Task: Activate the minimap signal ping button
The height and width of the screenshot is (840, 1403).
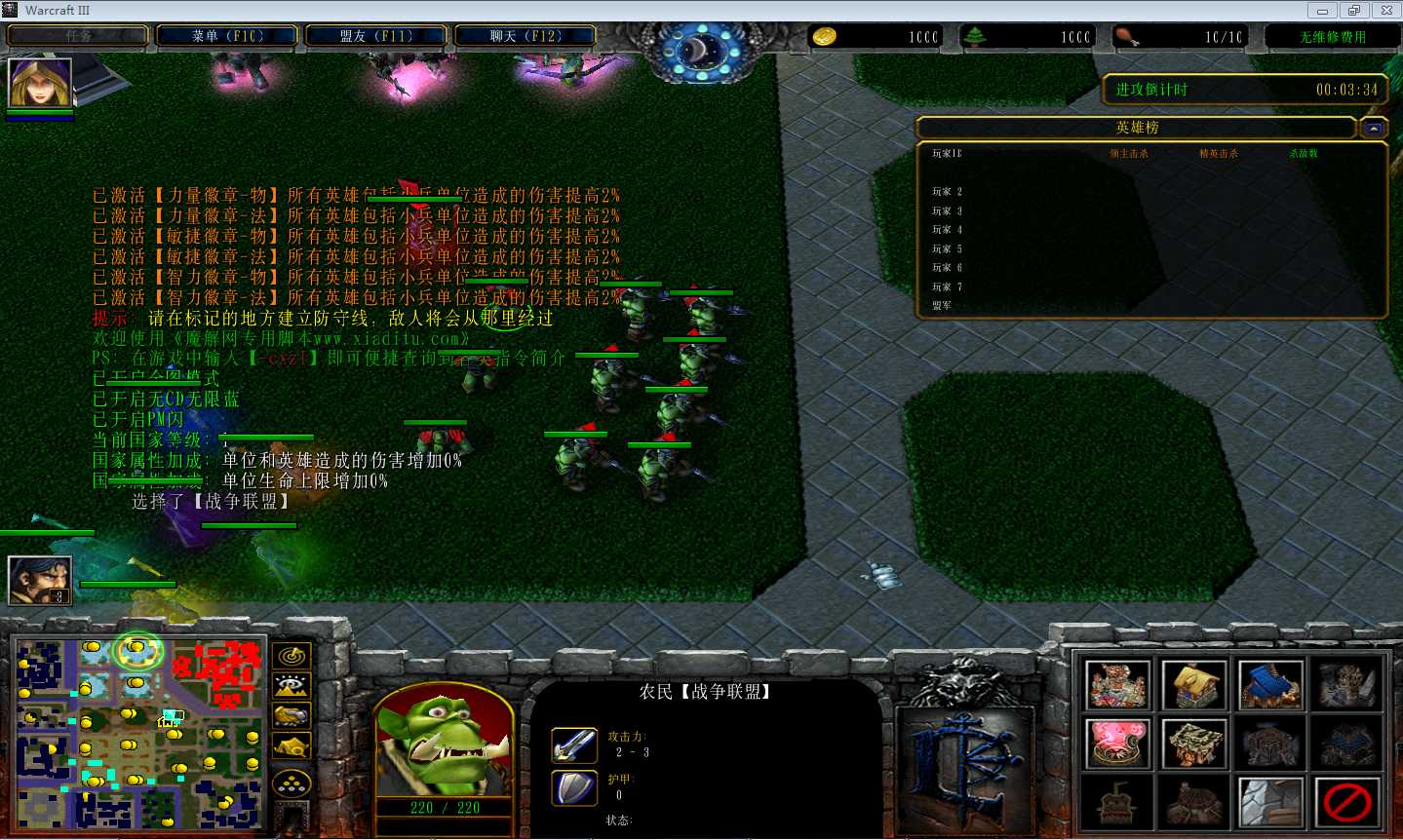Action: pos(292,657)
